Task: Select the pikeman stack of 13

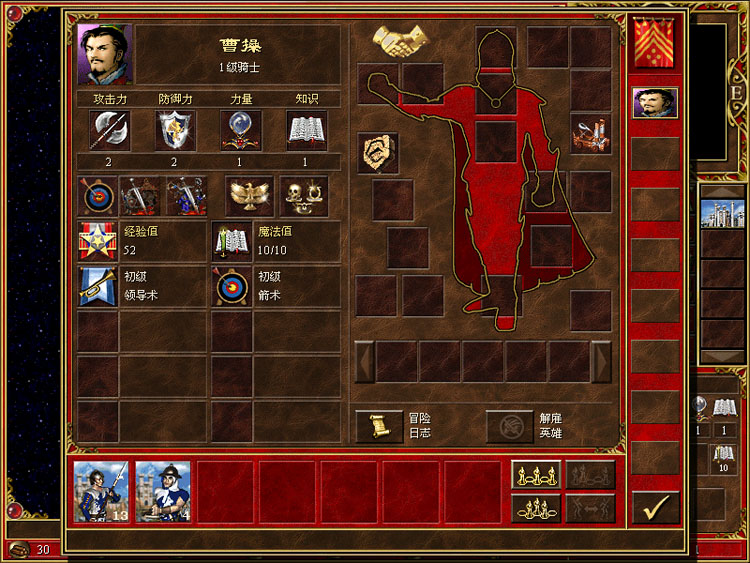Action: [102, 492]
